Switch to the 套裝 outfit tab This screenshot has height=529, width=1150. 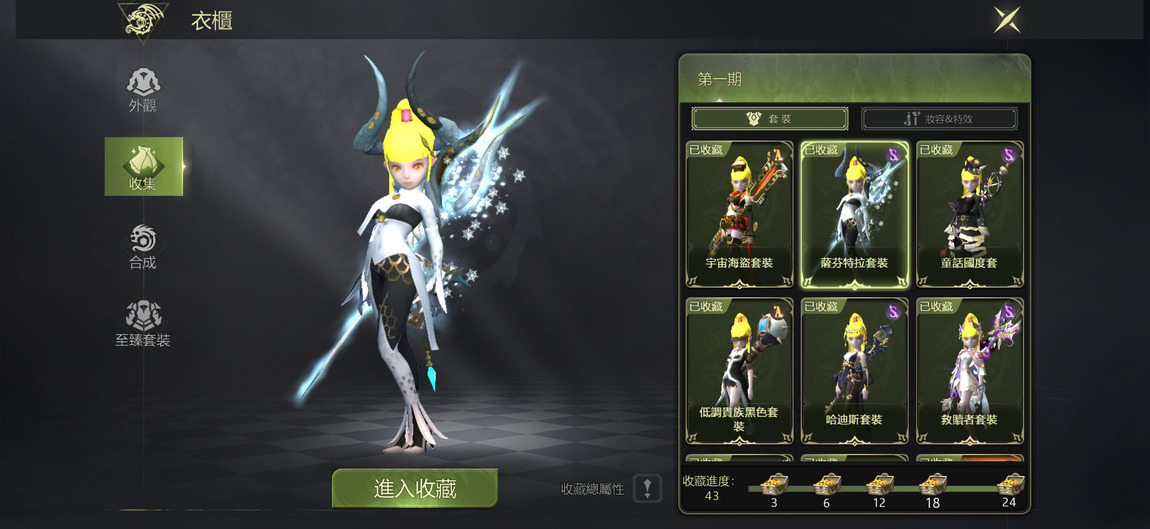tap(769, 119)
